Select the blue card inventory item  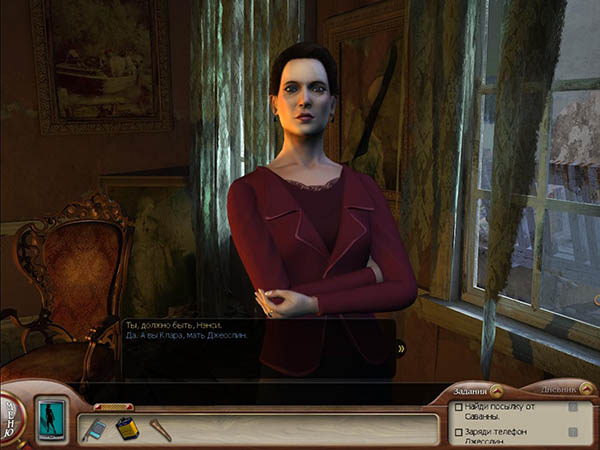click(94, 428)
